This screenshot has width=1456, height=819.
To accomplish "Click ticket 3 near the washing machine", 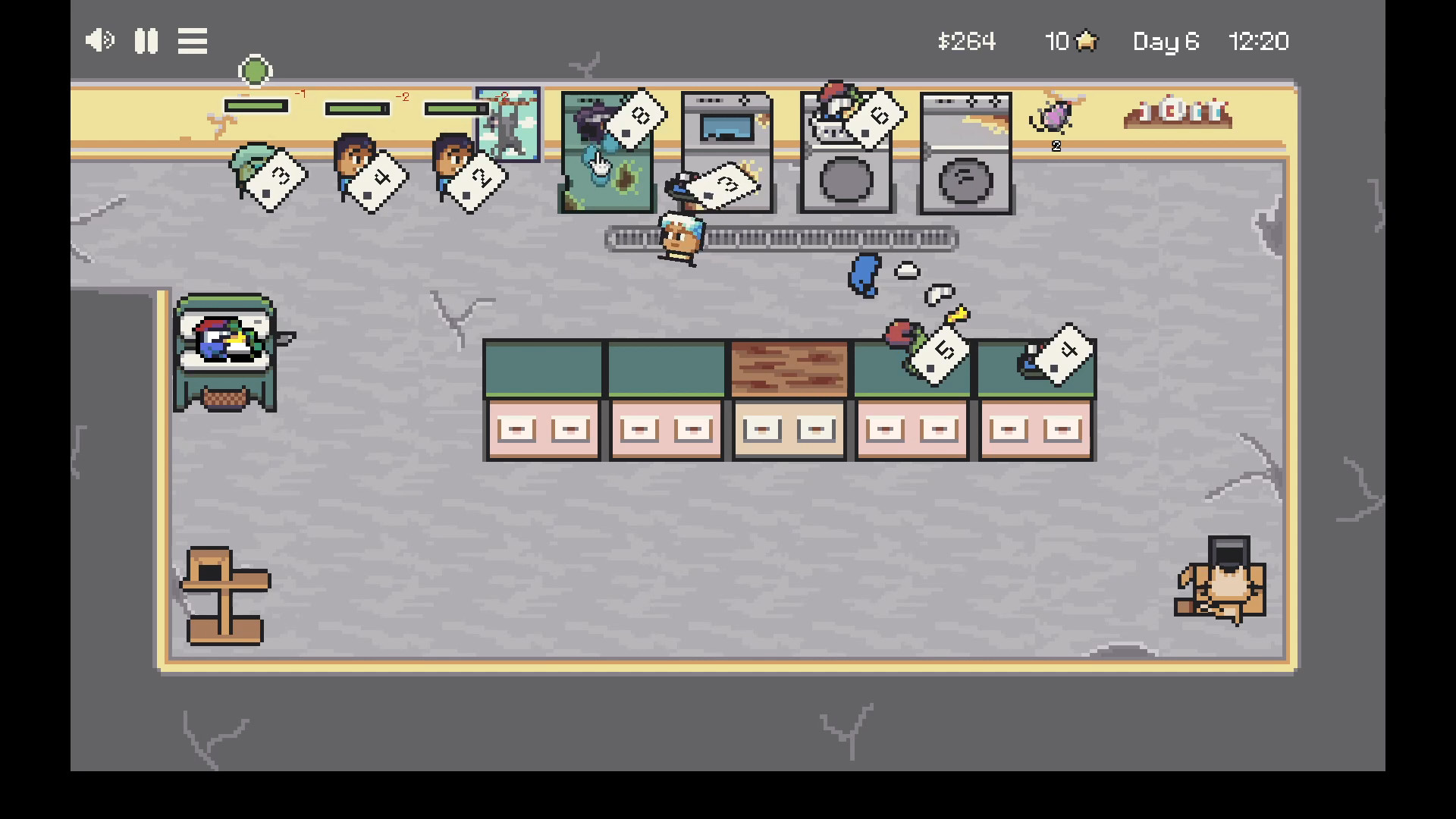I will coord(726,182).
